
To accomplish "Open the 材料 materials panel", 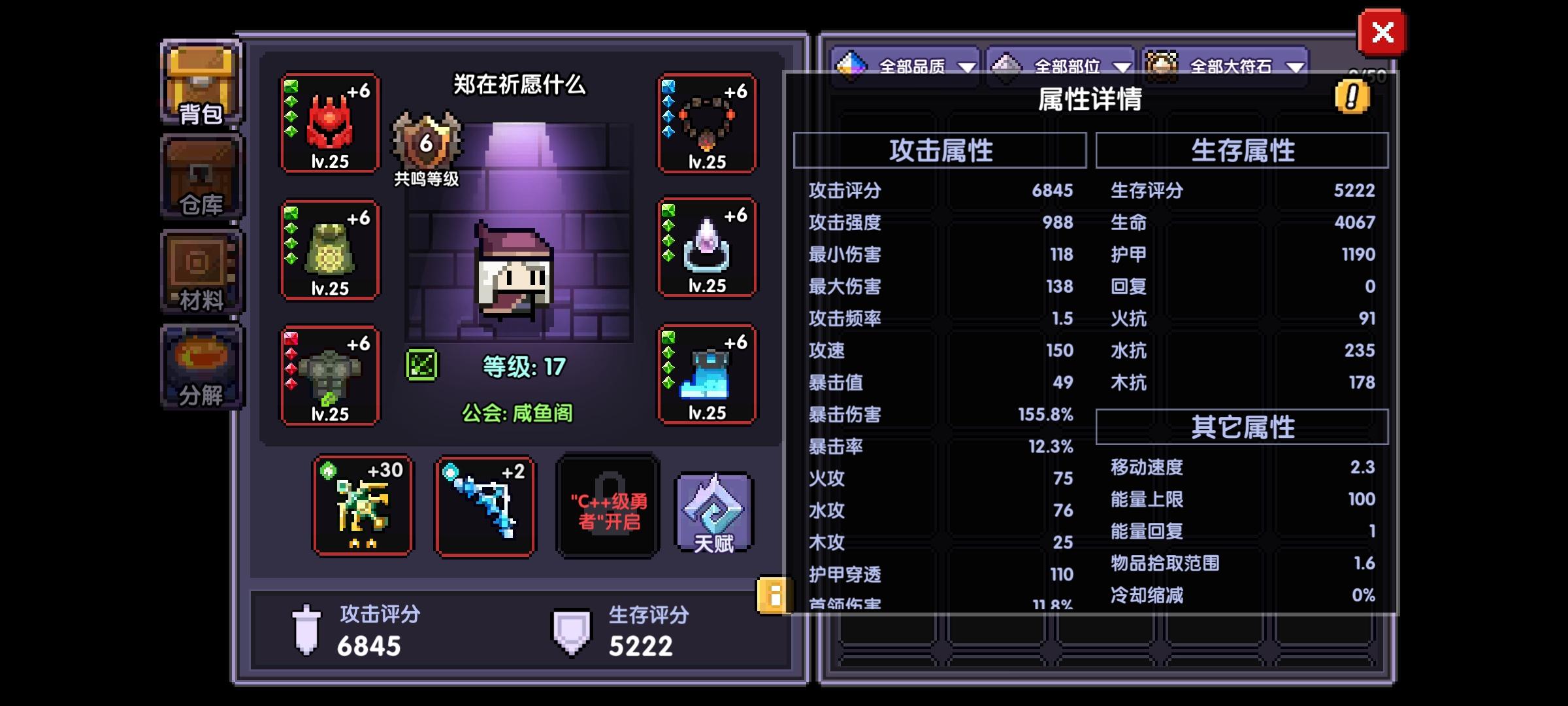I will coord(199,271).
